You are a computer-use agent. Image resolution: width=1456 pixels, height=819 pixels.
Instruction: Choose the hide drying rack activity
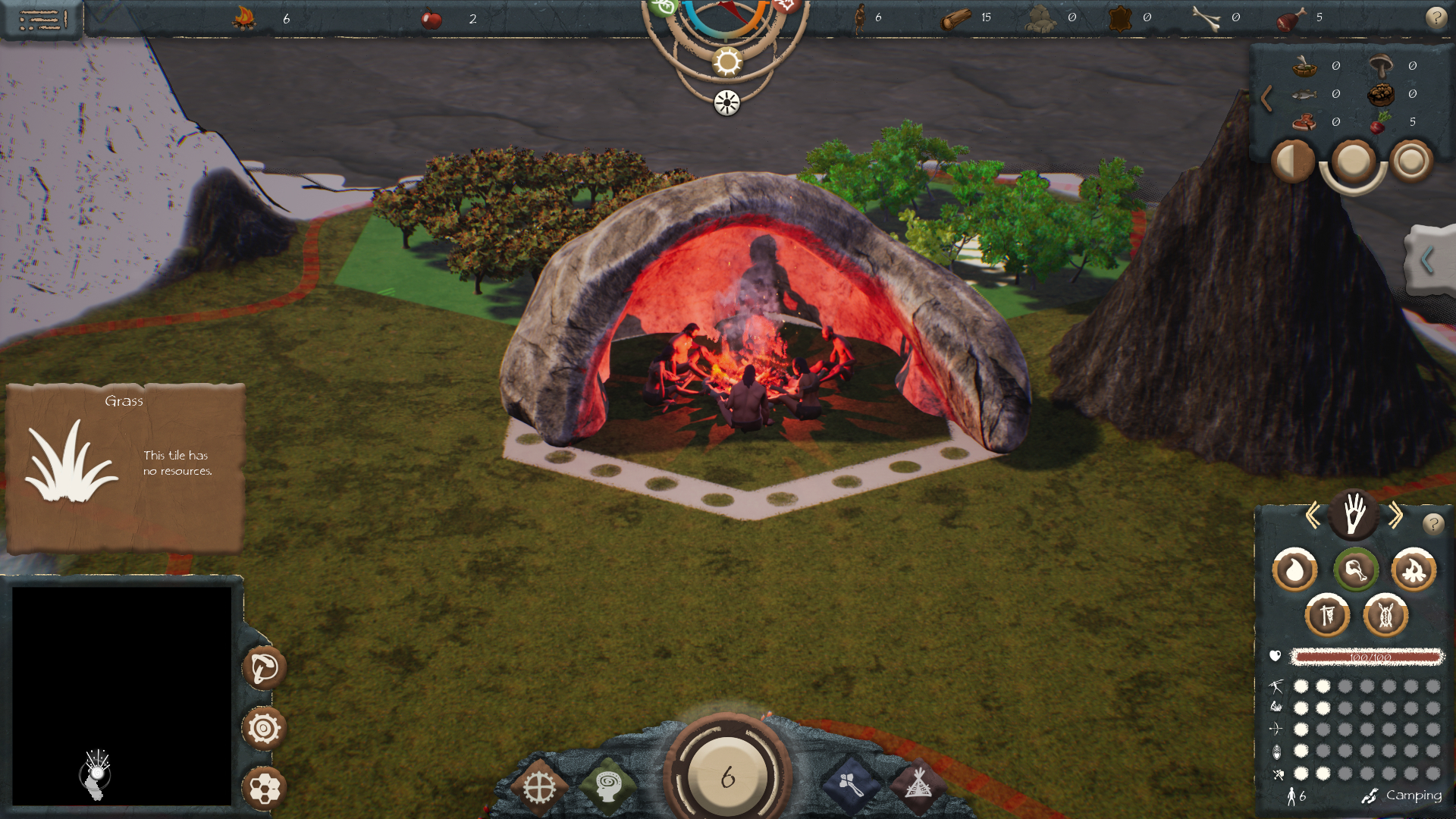click(x=1327, y=615)
